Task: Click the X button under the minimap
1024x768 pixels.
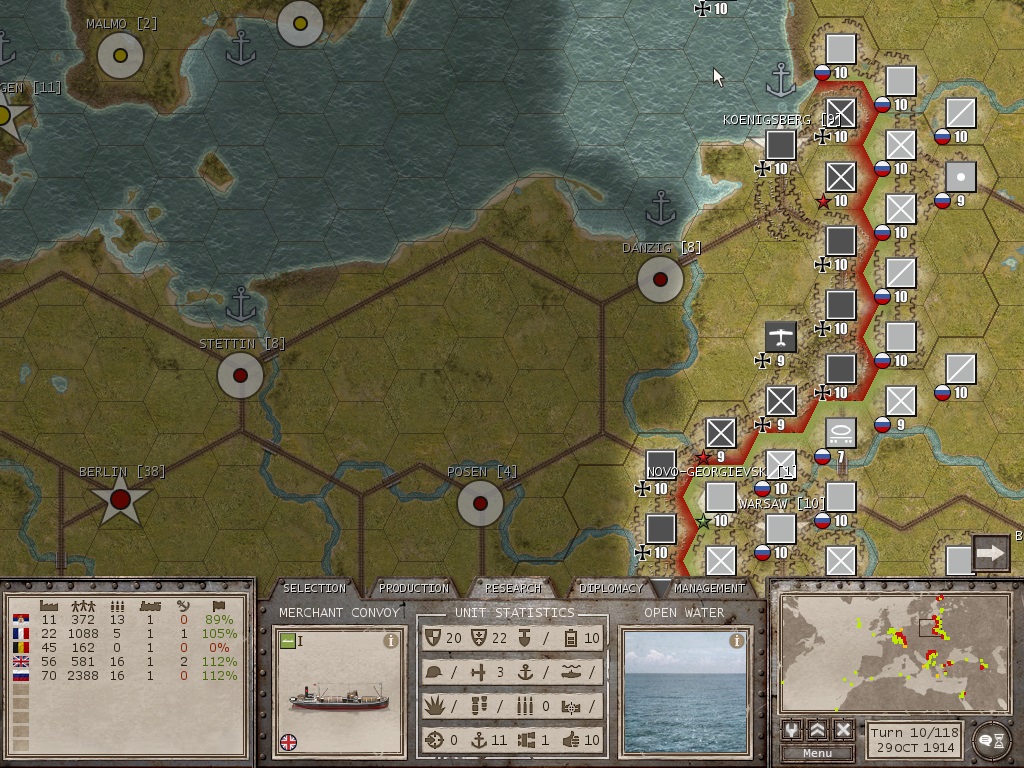Action: 843,729
